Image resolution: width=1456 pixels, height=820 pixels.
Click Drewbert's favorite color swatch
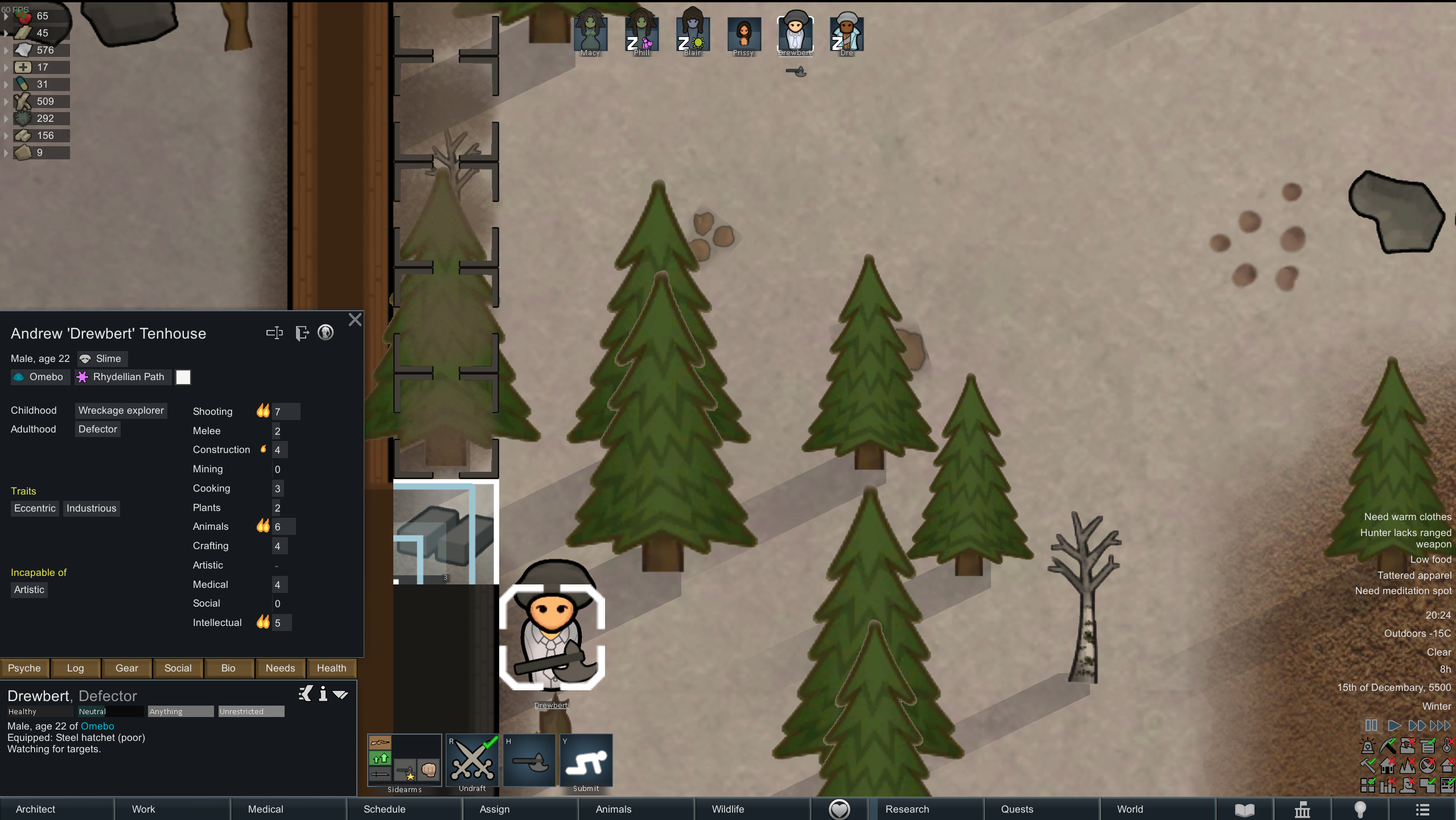[x=183, y=377]
